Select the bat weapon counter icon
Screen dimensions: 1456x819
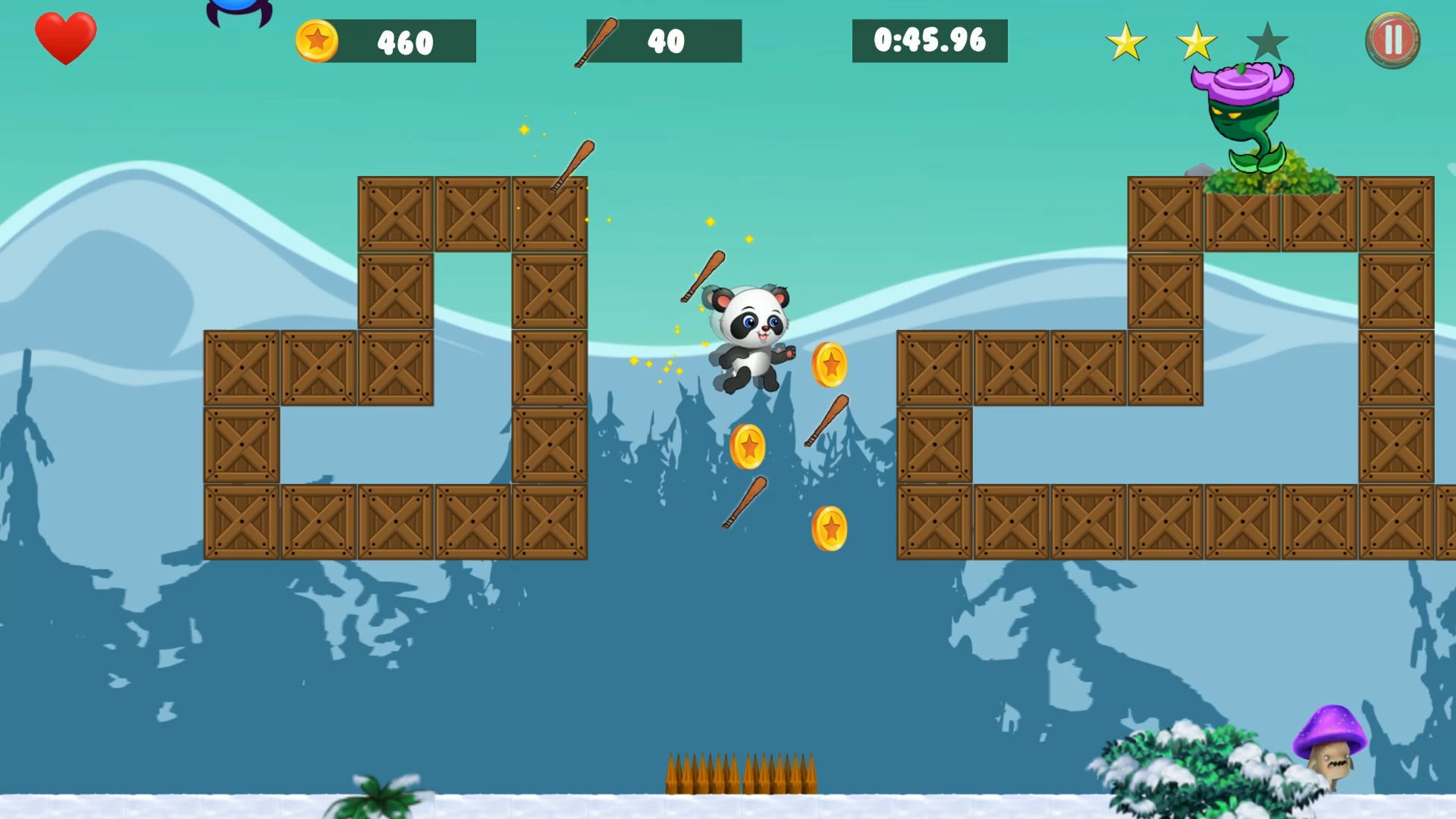point(595,42)
